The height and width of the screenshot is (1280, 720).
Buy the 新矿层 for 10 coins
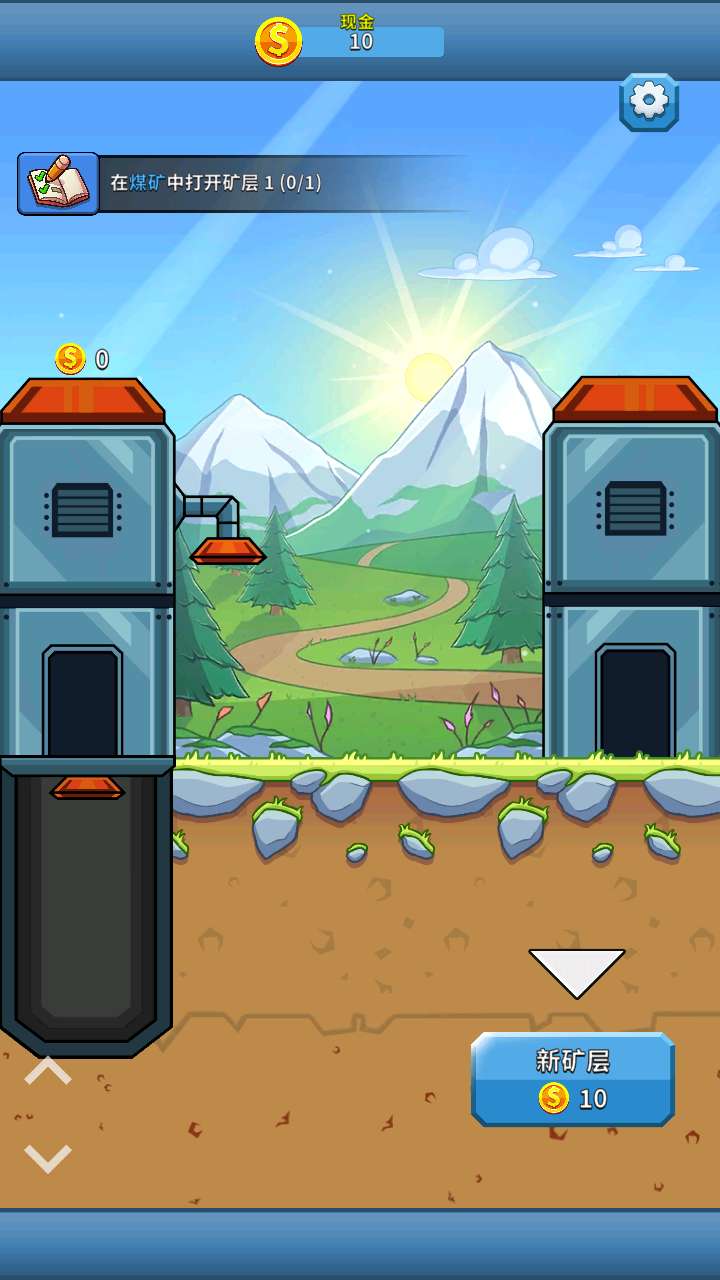coord(573,1080)
